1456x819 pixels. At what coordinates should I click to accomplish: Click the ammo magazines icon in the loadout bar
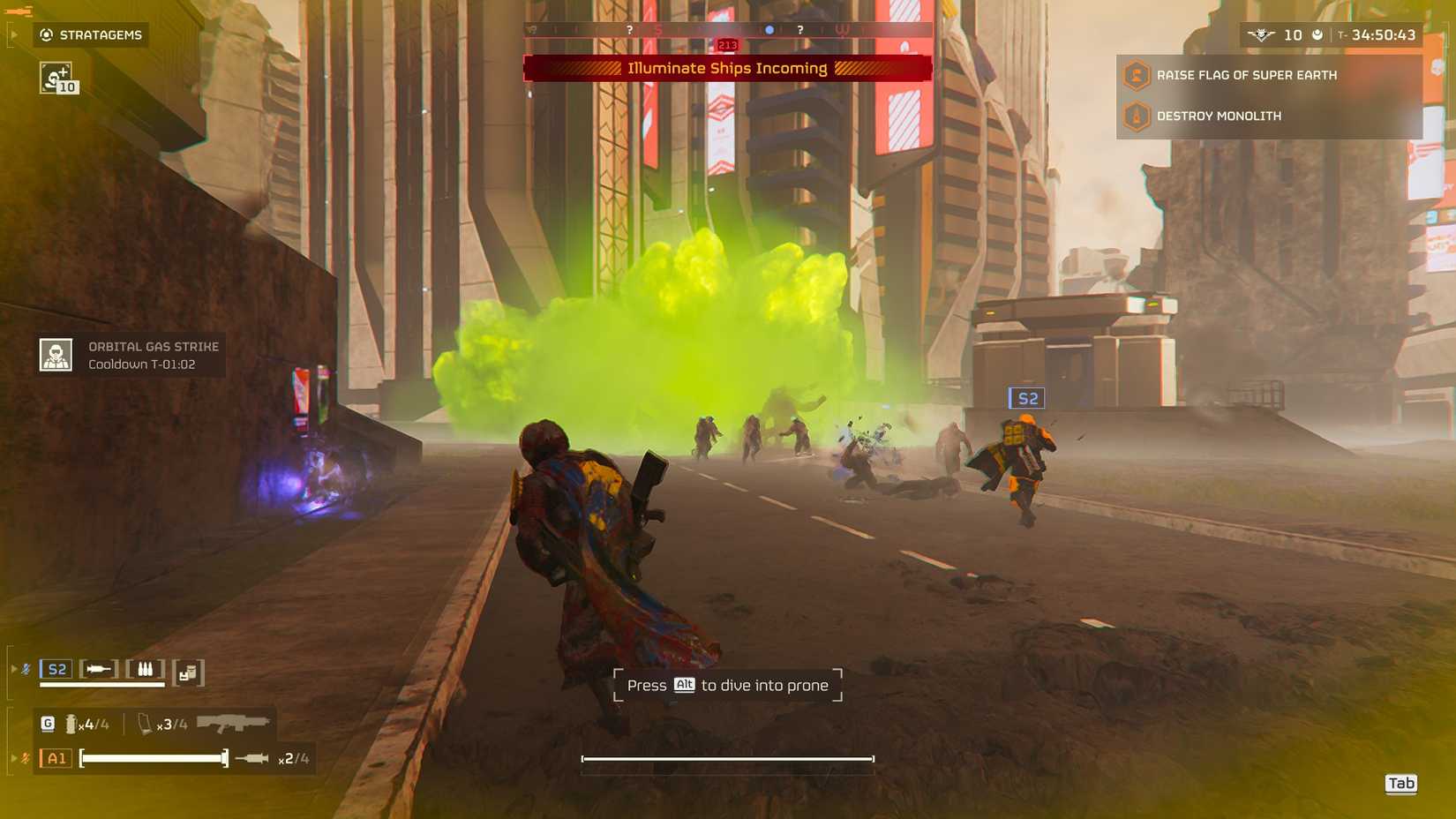(146, 669)
